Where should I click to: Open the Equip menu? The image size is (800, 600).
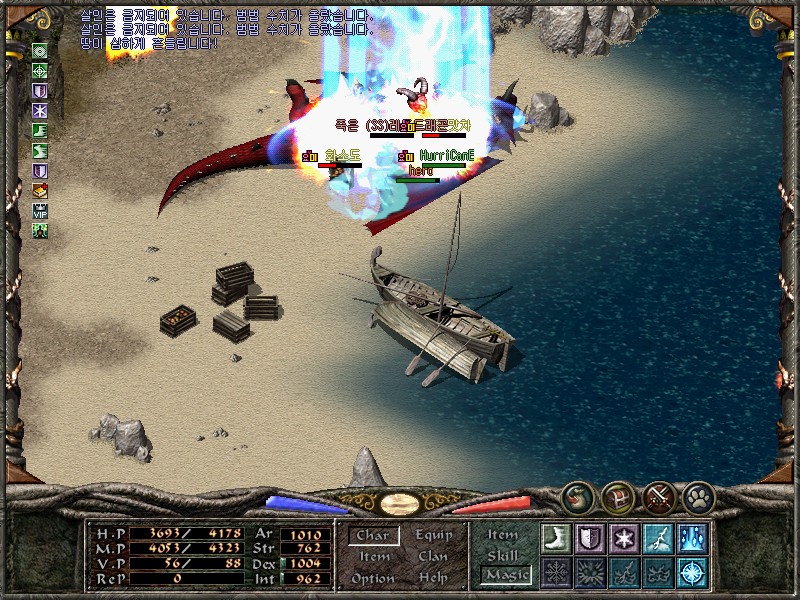pyautogui.click(x=433, y=536)
